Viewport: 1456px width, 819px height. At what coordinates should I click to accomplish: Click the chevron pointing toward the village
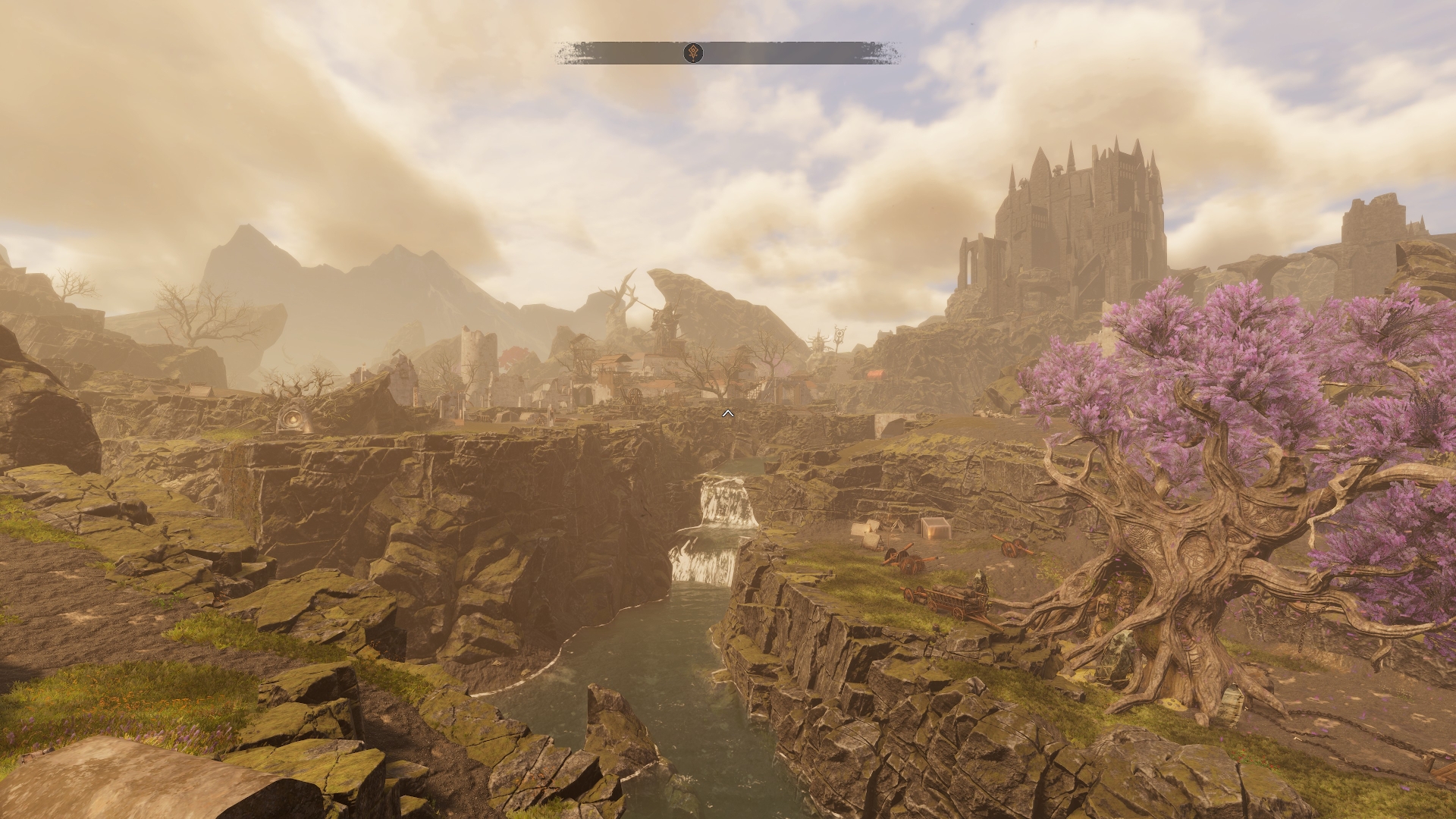[729, 413]
